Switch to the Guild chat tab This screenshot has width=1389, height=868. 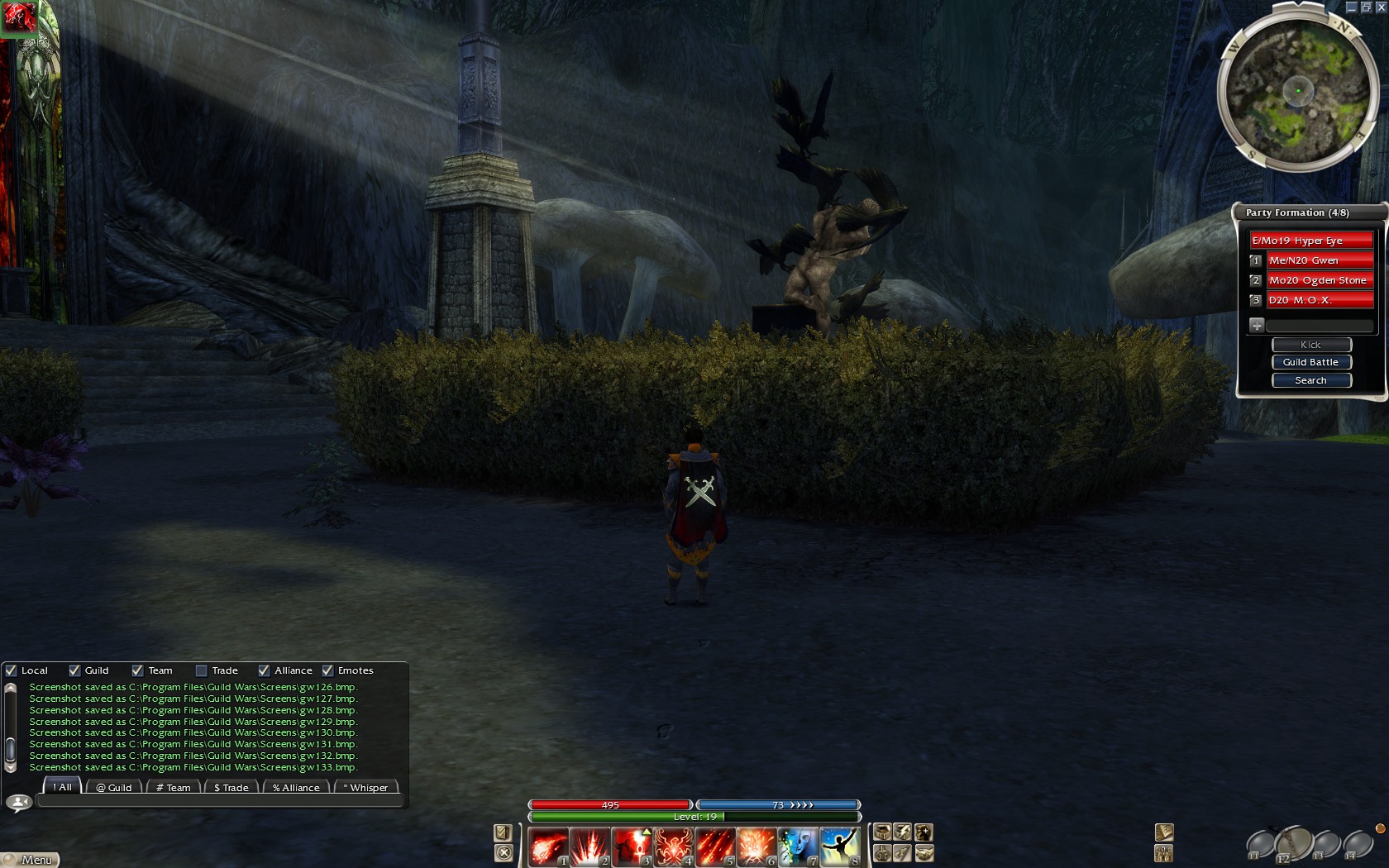click(114, 788)
